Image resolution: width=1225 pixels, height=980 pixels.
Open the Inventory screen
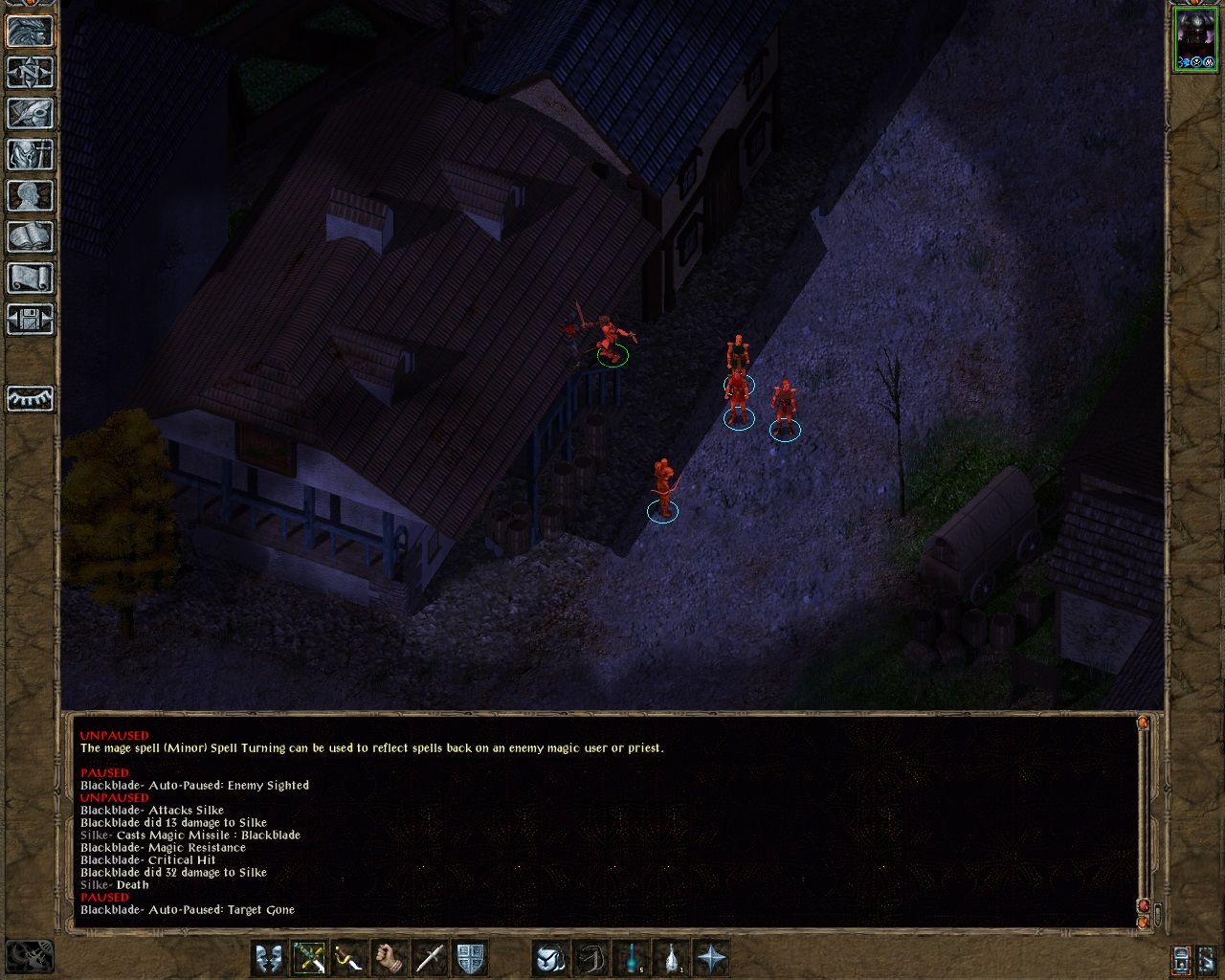[x=28, y=153]
